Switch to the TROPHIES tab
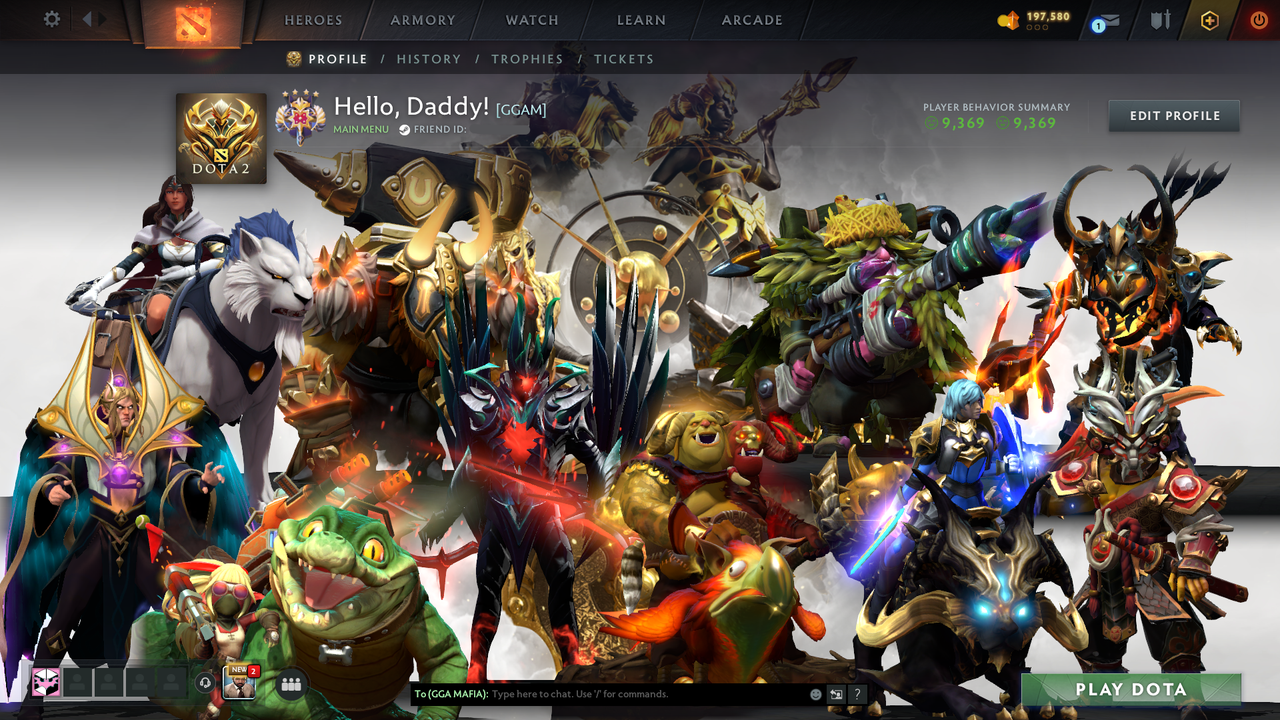This screenshot has height=720, width=1280. [527, 59]
